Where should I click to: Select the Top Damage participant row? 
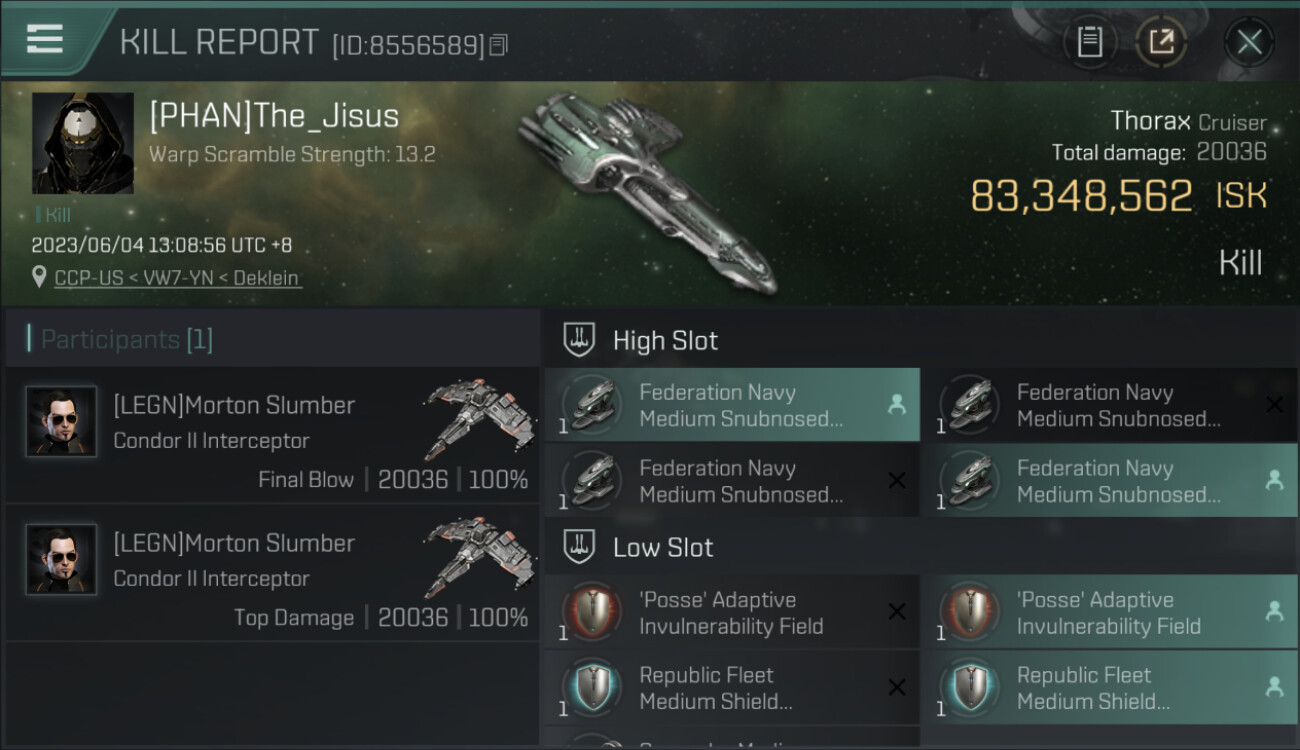272,573
